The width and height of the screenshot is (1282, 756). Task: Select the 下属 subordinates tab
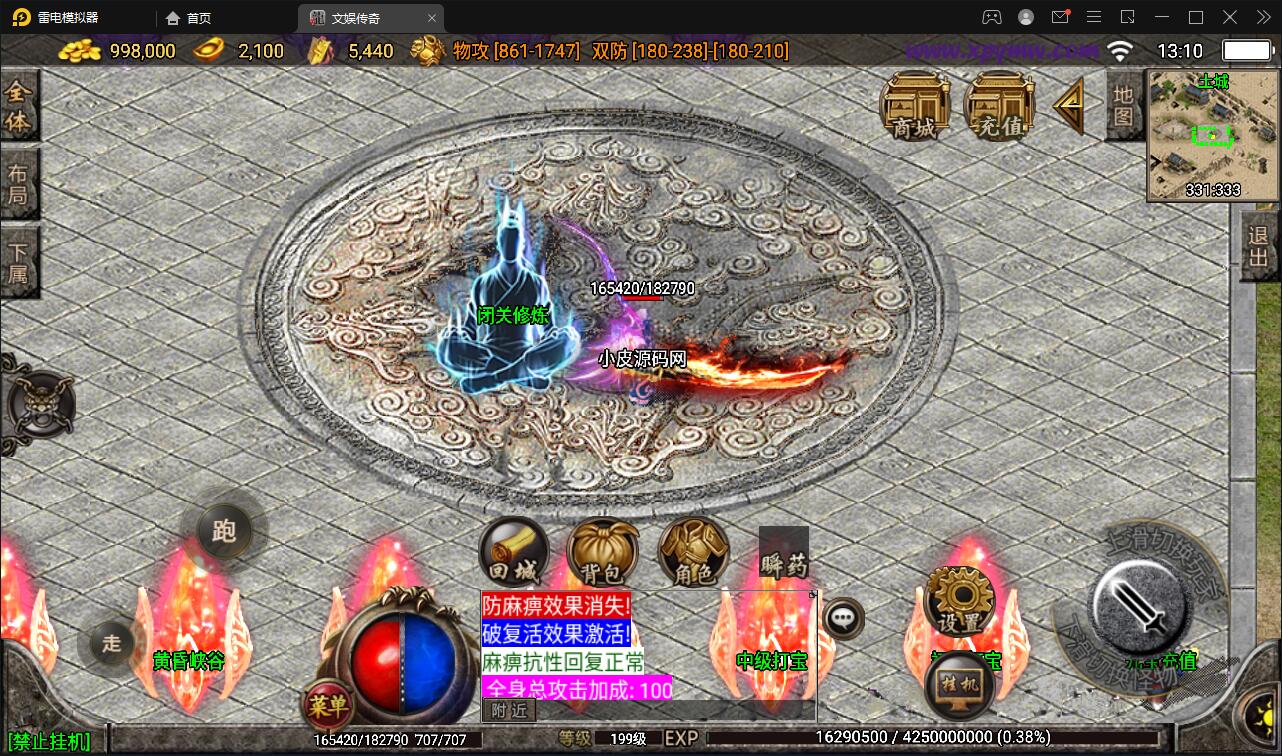(19, 261)
